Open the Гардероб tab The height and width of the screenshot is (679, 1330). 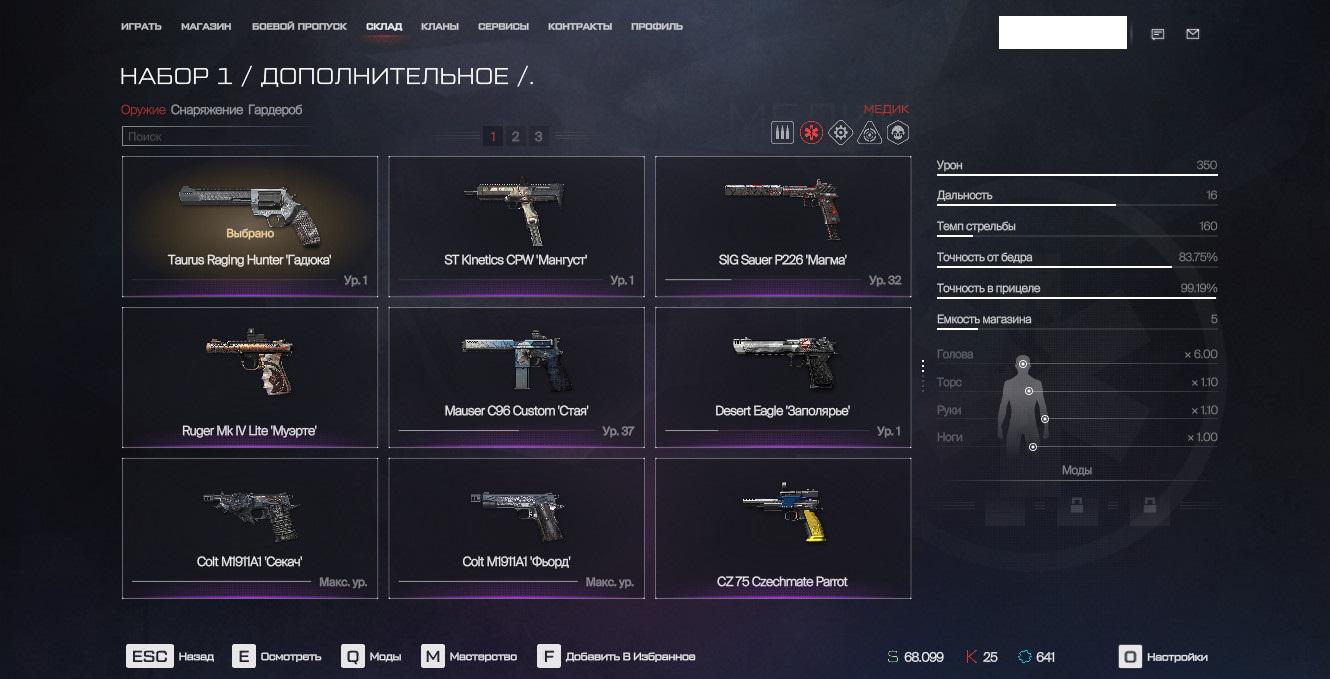(x=275, y=110)
